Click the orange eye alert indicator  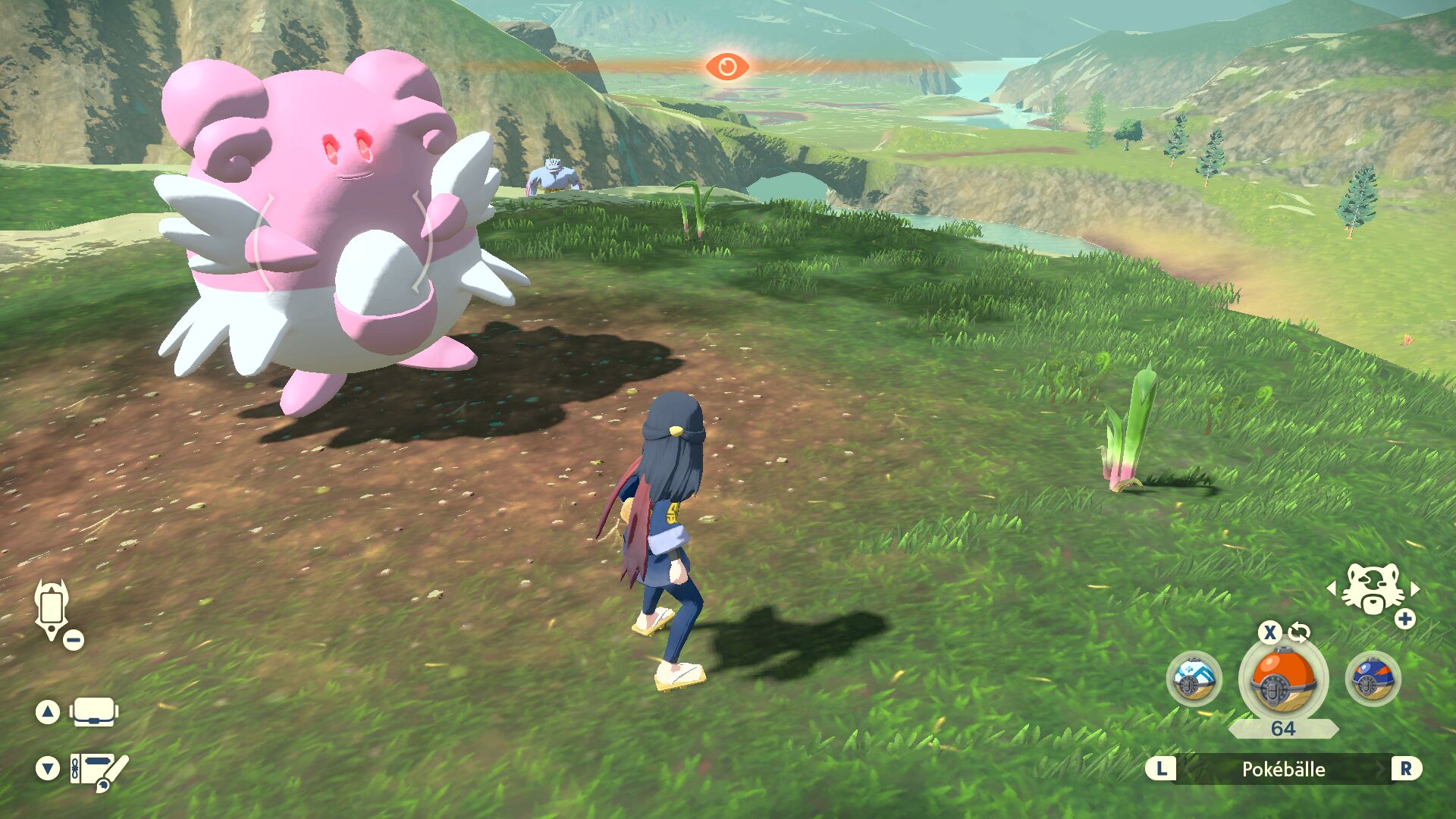727,67
